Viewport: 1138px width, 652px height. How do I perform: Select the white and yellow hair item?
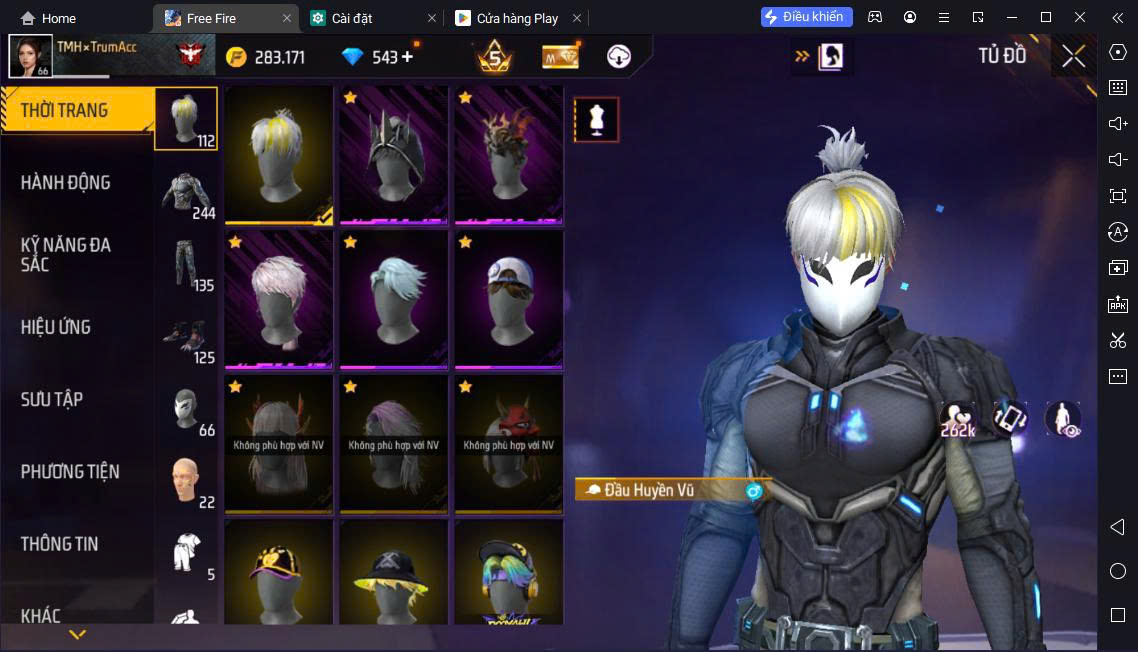(x=279, y=155)
